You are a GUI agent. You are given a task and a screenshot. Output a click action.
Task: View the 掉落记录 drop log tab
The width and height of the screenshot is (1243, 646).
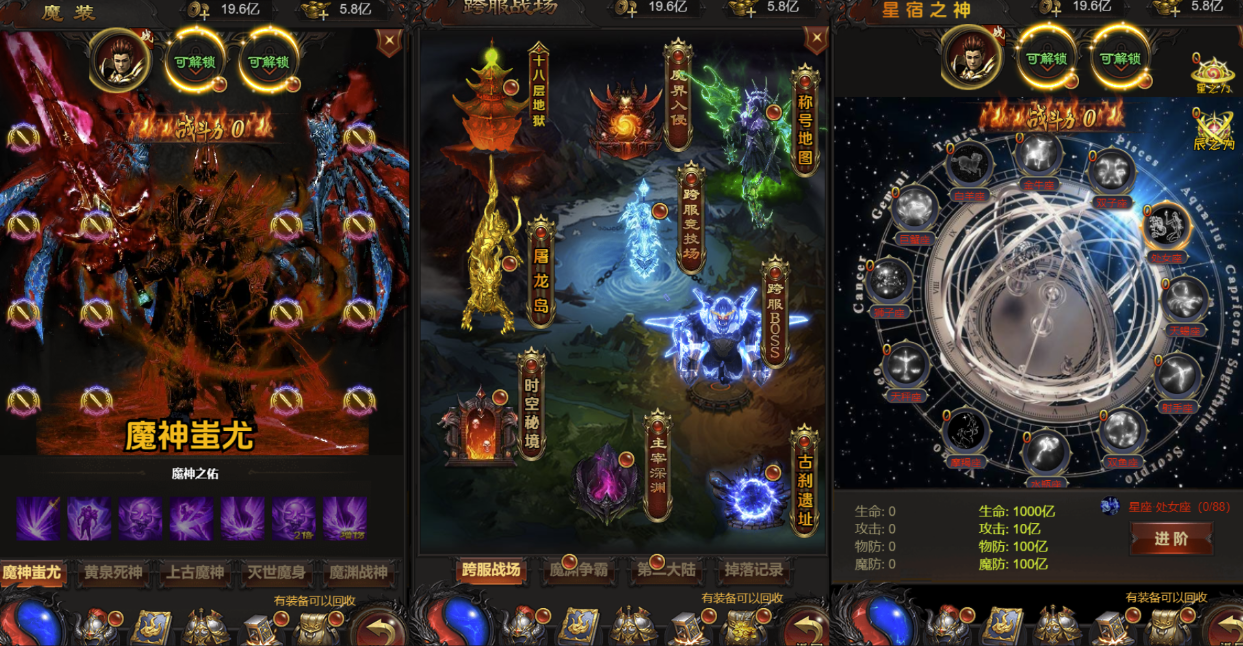(x=754, y=571)
